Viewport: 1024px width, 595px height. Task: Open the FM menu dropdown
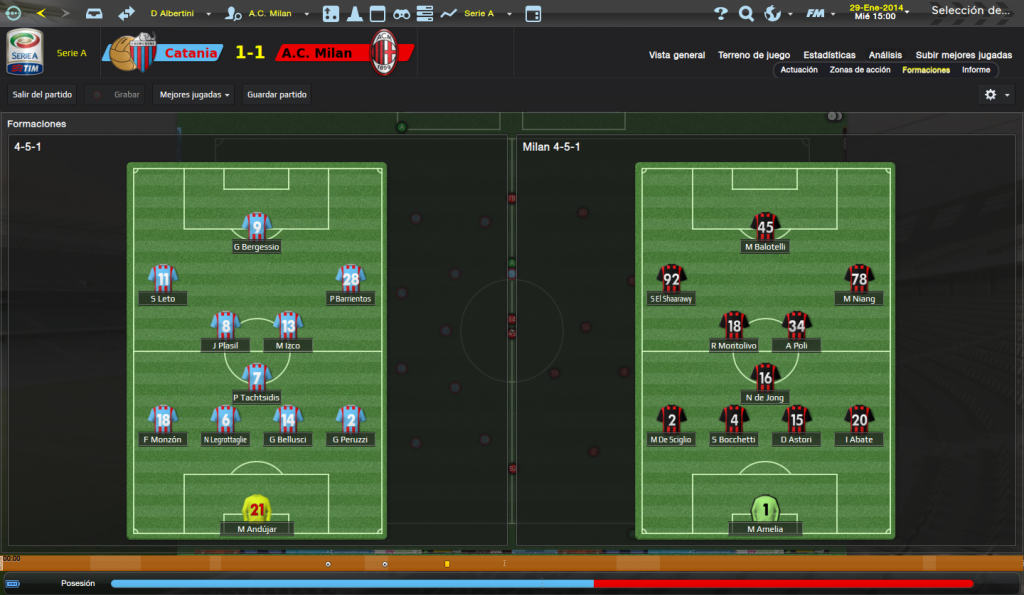pyautogui.click(x=820, y=14)
